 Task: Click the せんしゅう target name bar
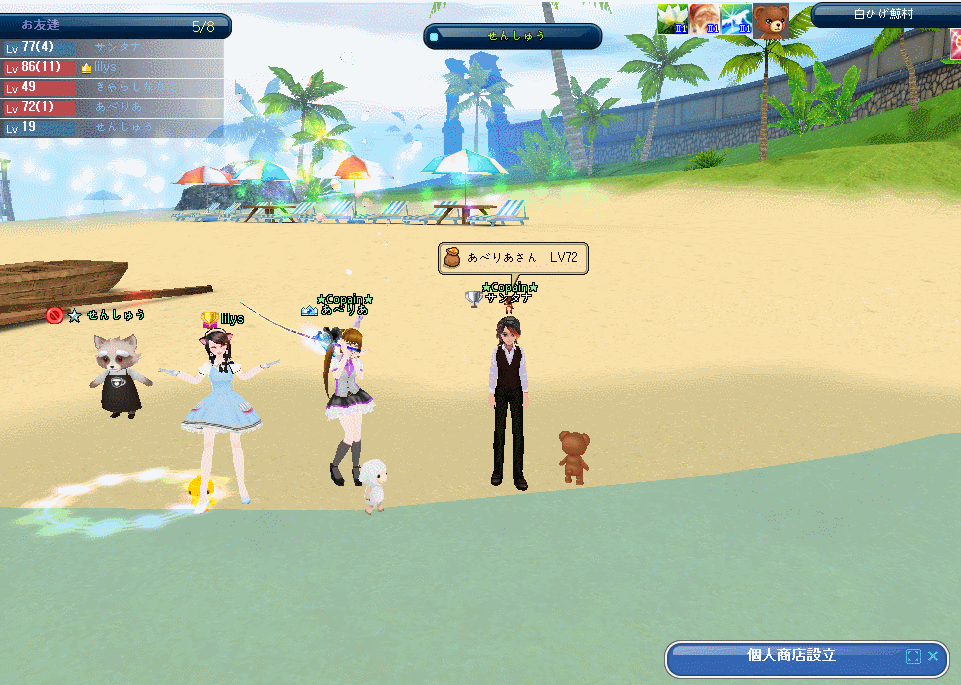[x=514, y=36]
